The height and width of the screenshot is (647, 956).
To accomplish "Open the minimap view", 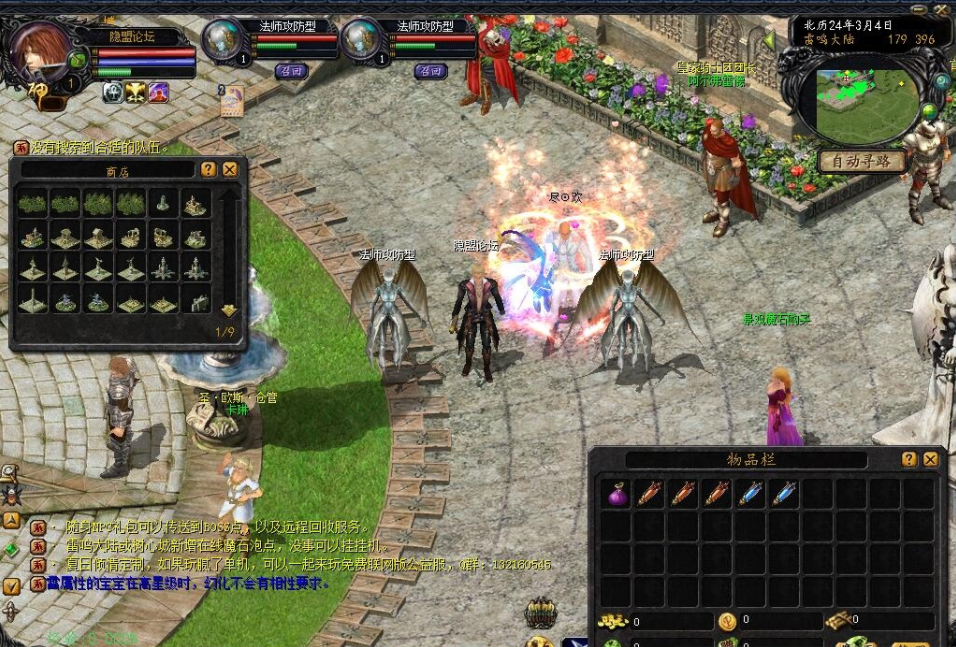I will click(865, 104).
